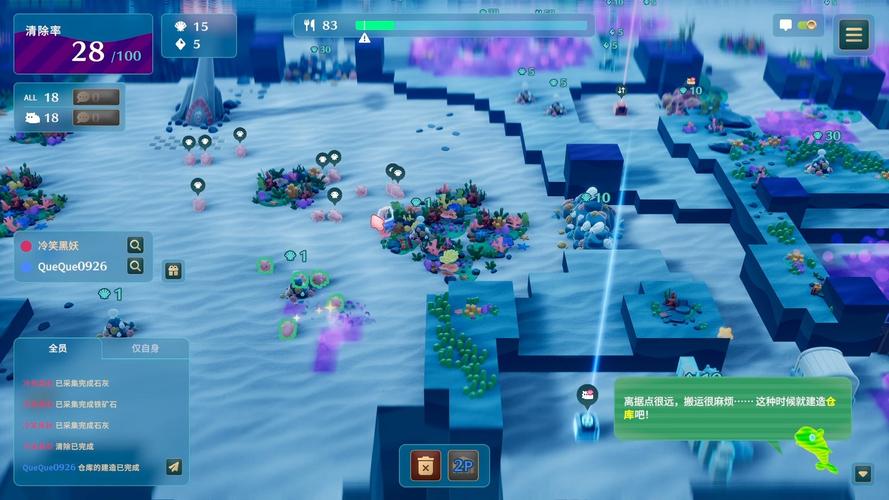Screen dimensions: 889x500
Task: Switch to the 全员 log tab
Action: pyautogui.click(x=58, y=349)
